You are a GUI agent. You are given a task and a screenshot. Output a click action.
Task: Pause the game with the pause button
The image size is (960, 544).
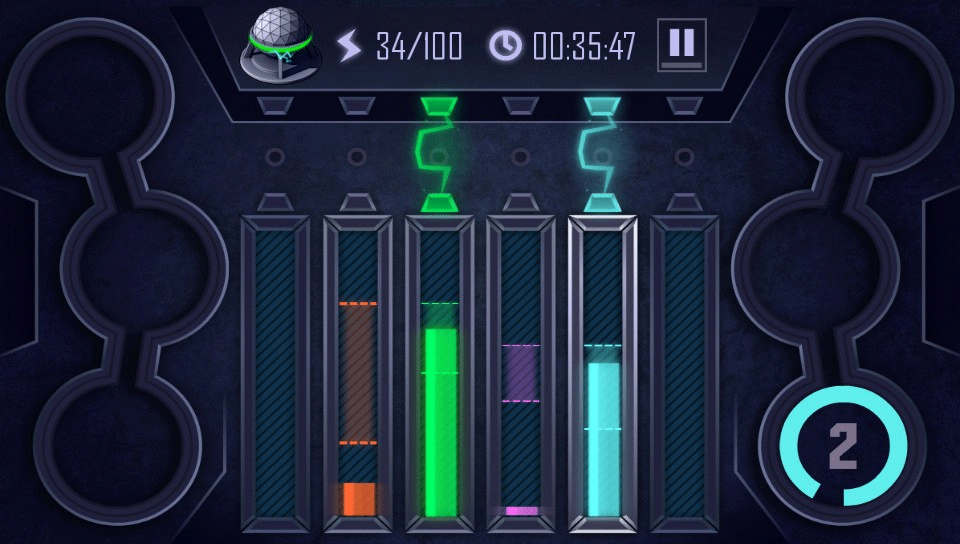click(681, 45)
